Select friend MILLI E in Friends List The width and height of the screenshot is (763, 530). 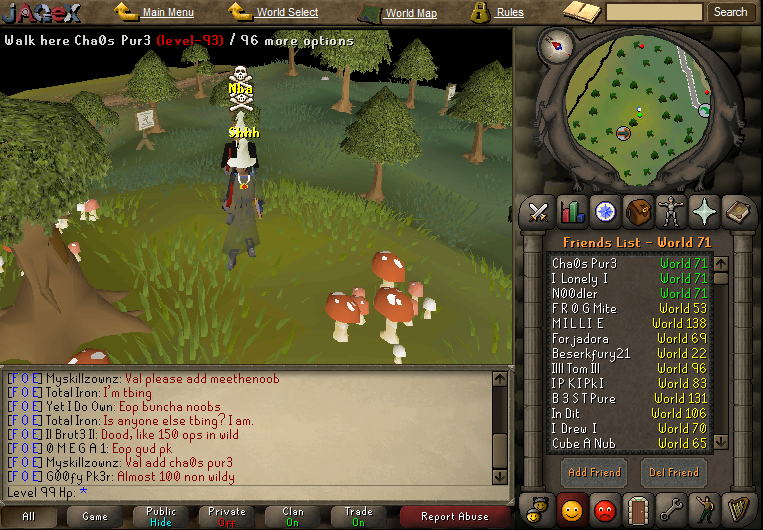point(578,324)
